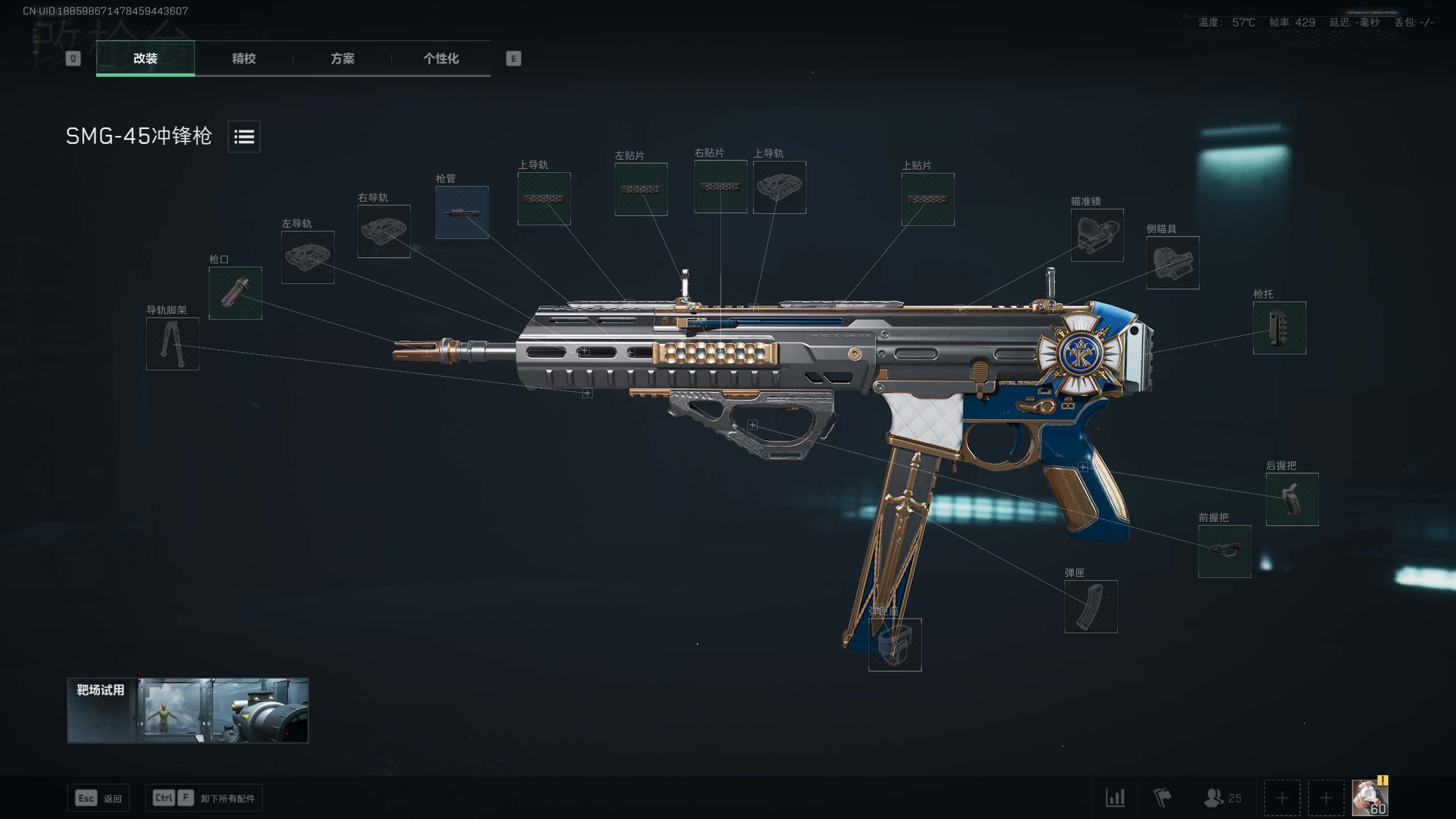Select the 枪口 muzzle attachment slot
The width and height of the screenshot is (1456, 819).
coord(235,293)
